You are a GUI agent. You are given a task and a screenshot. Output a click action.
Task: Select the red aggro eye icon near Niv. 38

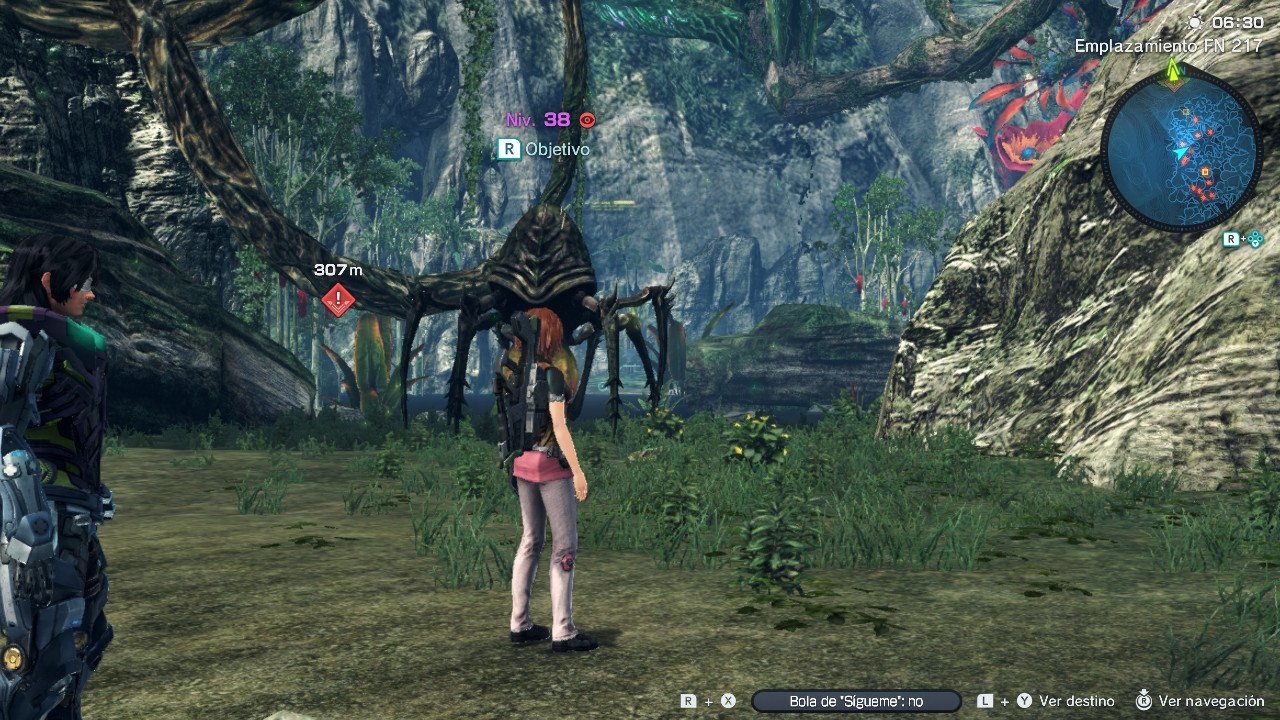[587, 119]
